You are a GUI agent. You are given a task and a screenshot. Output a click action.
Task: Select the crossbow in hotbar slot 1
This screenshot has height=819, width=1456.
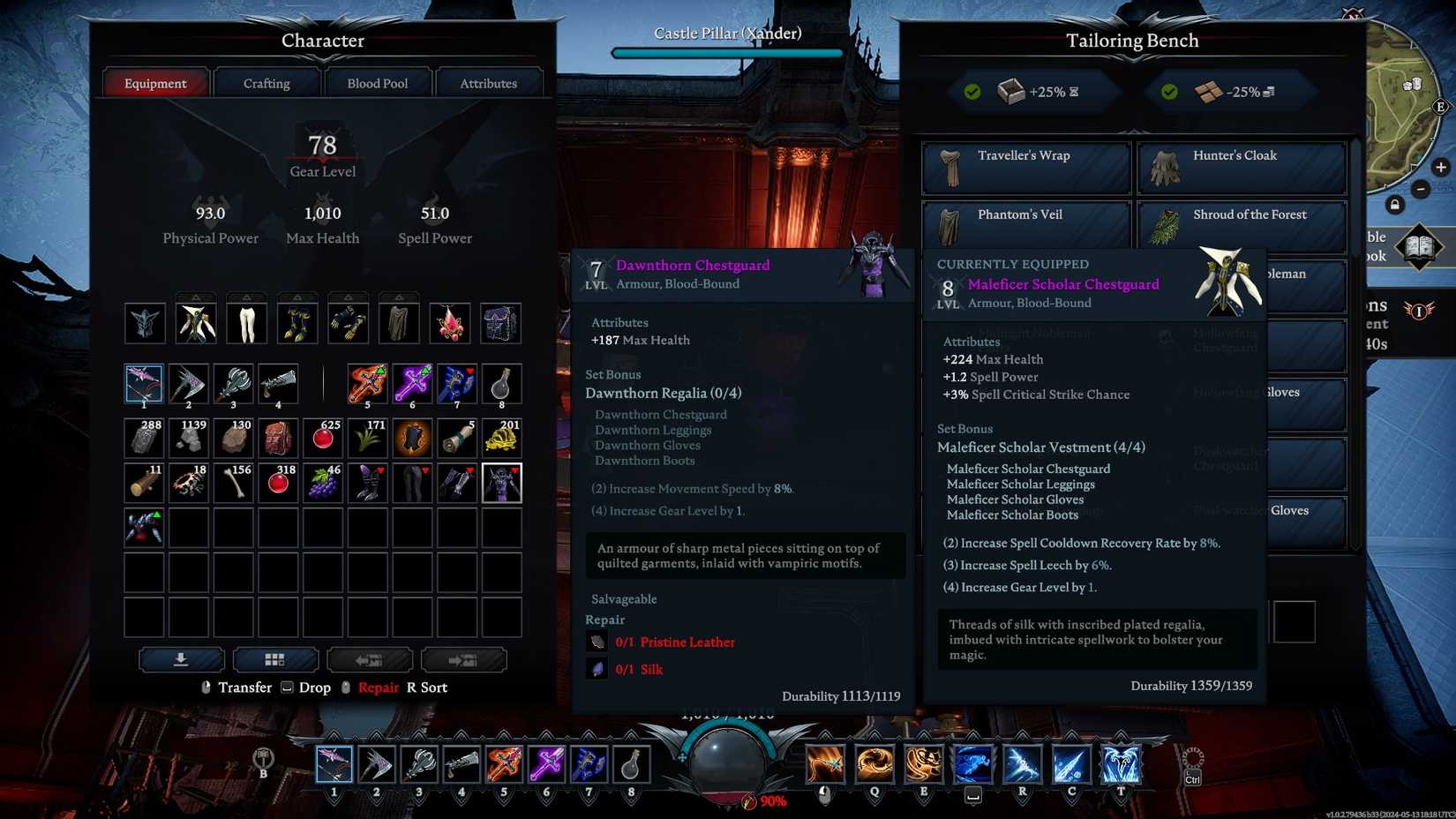coord(333,763)
